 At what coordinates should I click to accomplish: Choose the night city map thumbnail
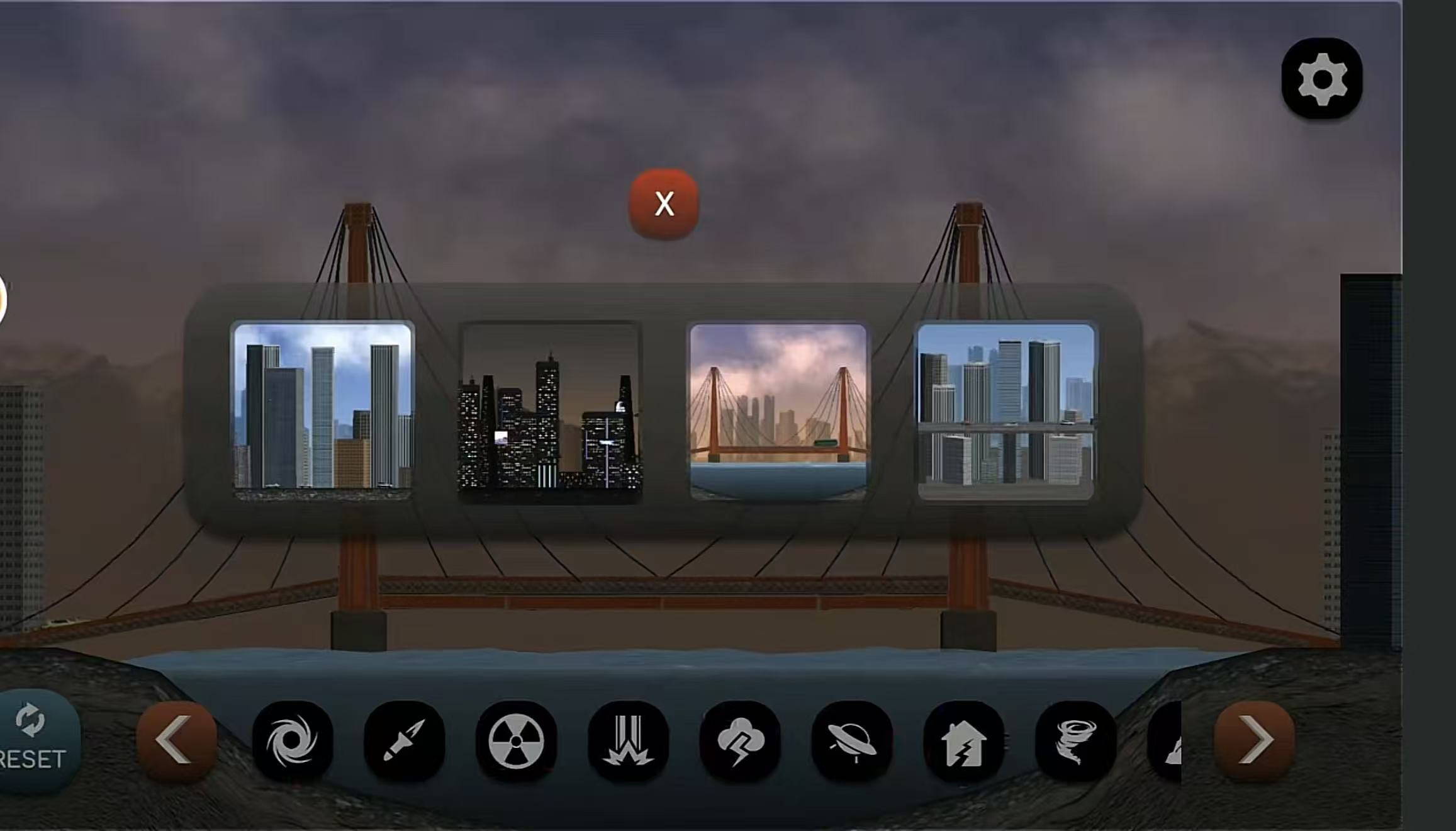point(551,412)
